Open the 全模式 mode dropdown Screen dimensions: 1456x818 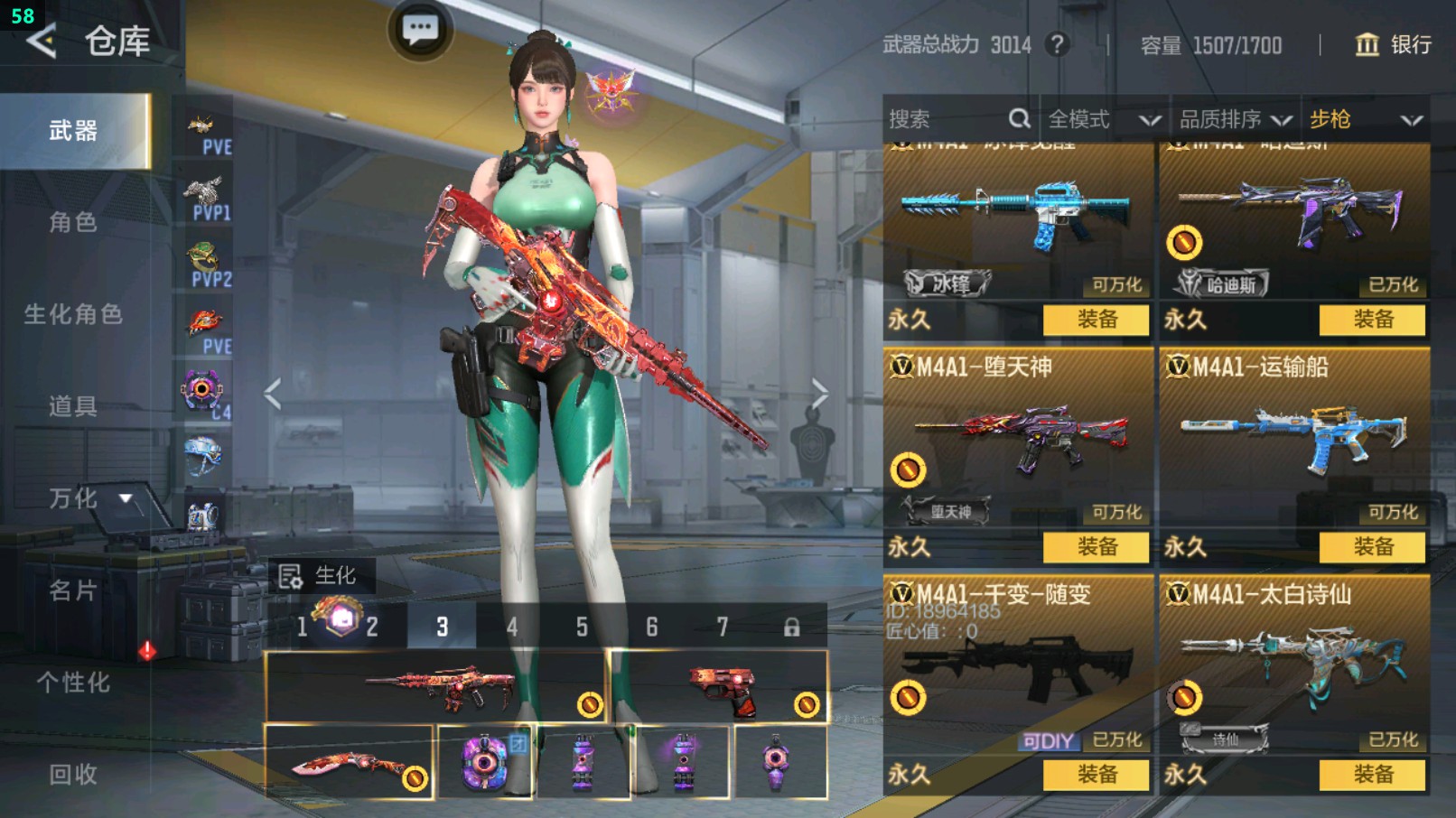pos(1103,119)
